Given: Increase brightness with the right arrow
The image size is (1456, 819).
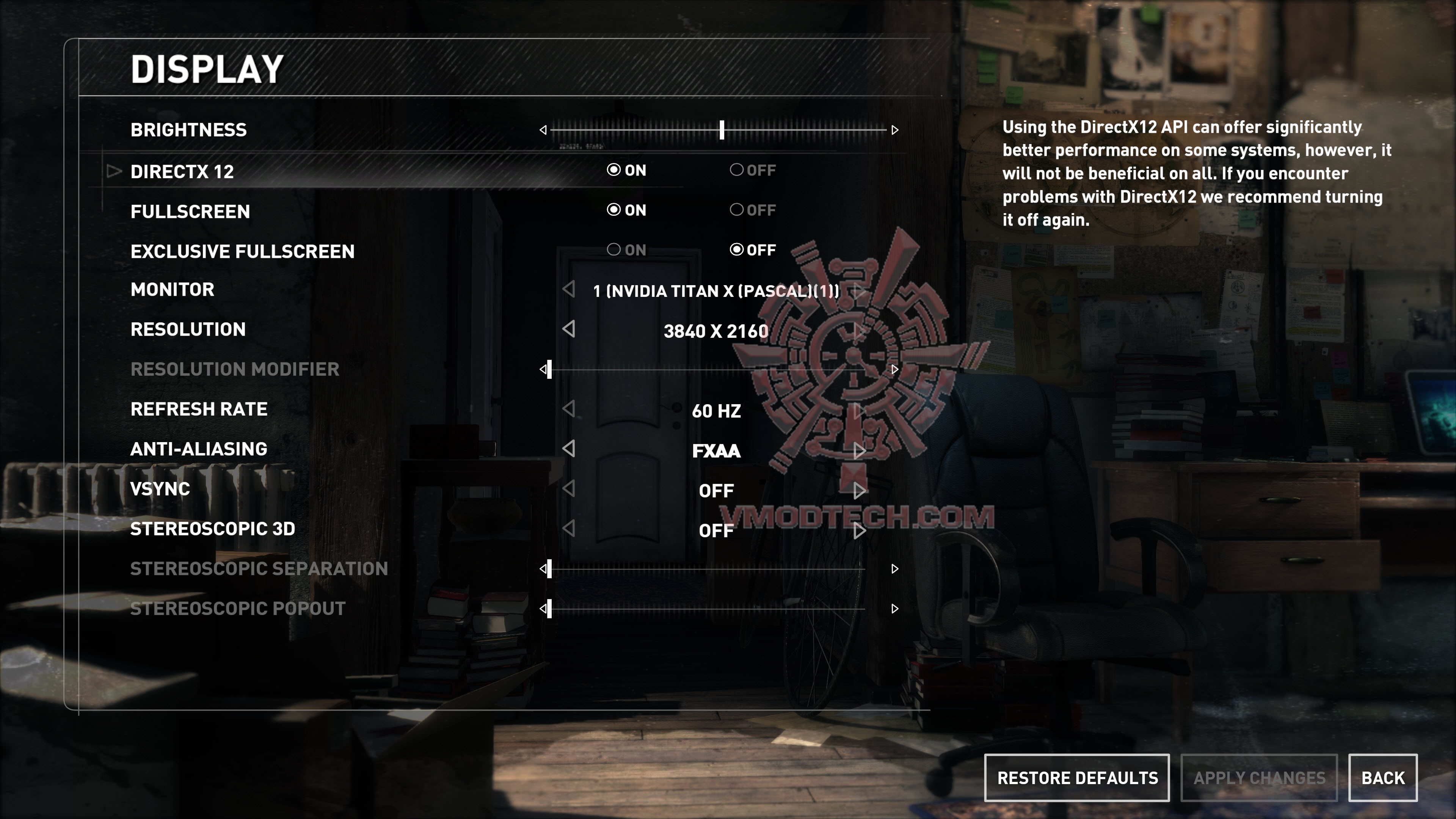Looking at the screenshot, I should pos(895,130).
